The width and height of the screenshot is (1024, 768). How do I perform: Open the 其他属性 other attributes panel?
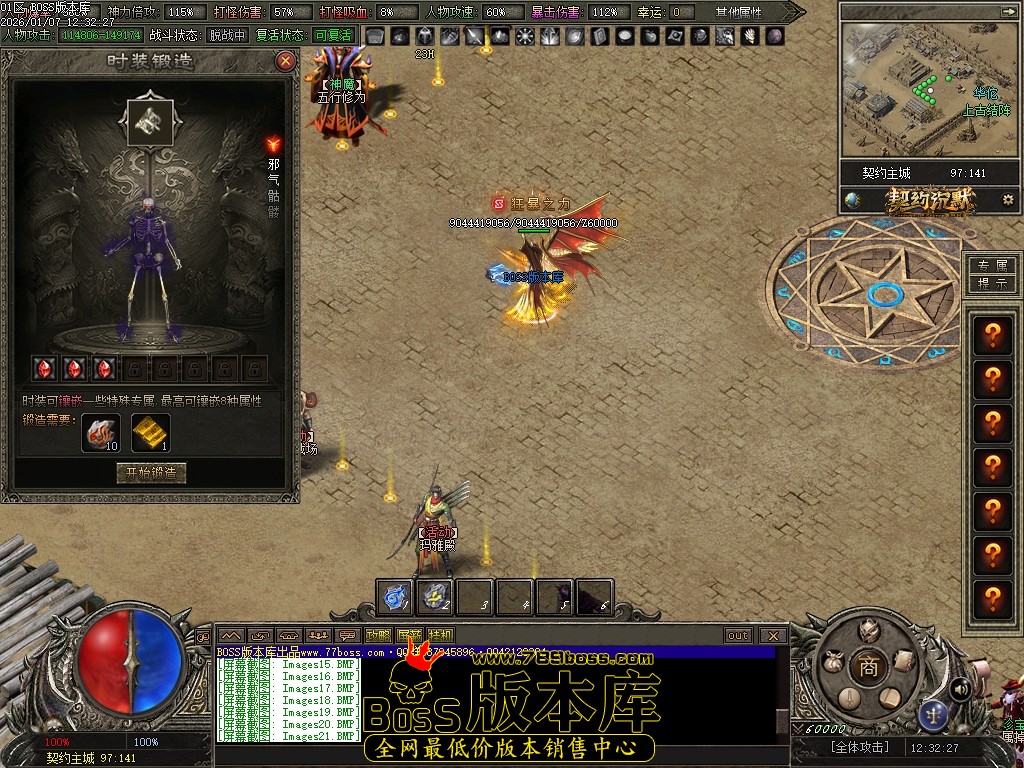740,12
